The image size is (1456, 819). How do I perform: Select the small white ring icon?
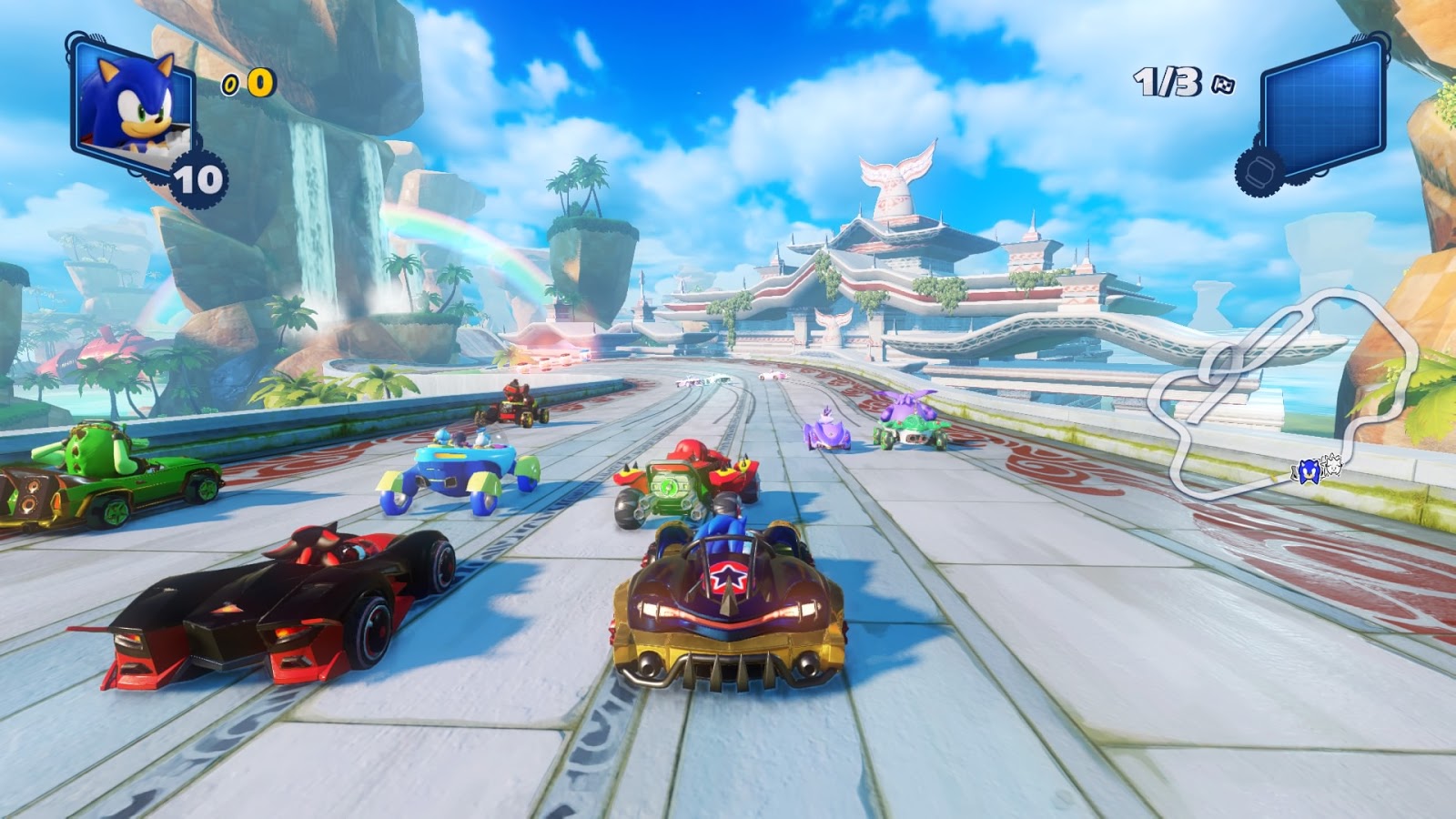(x=230, y=86)
